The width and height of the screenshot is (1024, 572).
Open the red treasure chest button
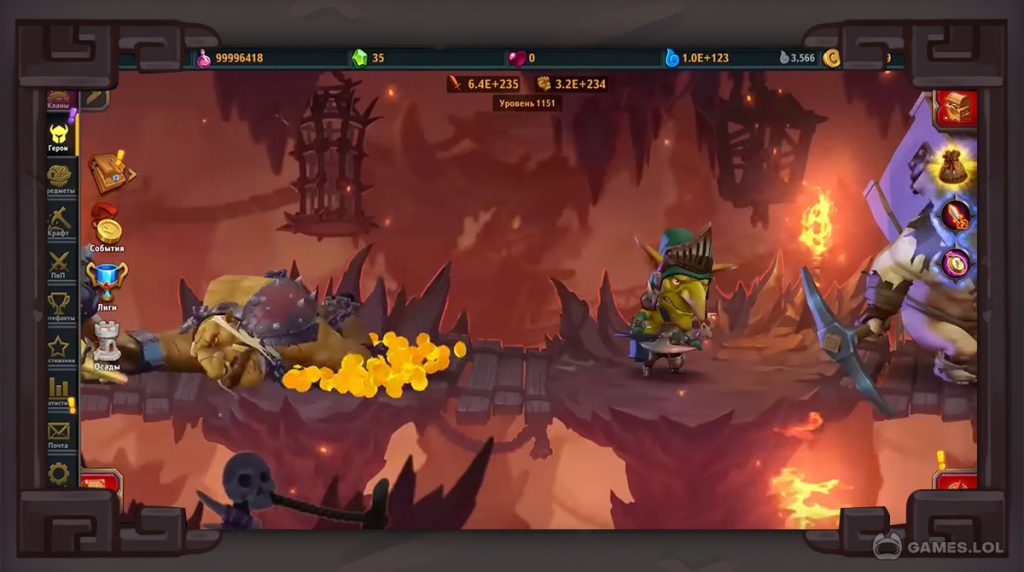955,107
